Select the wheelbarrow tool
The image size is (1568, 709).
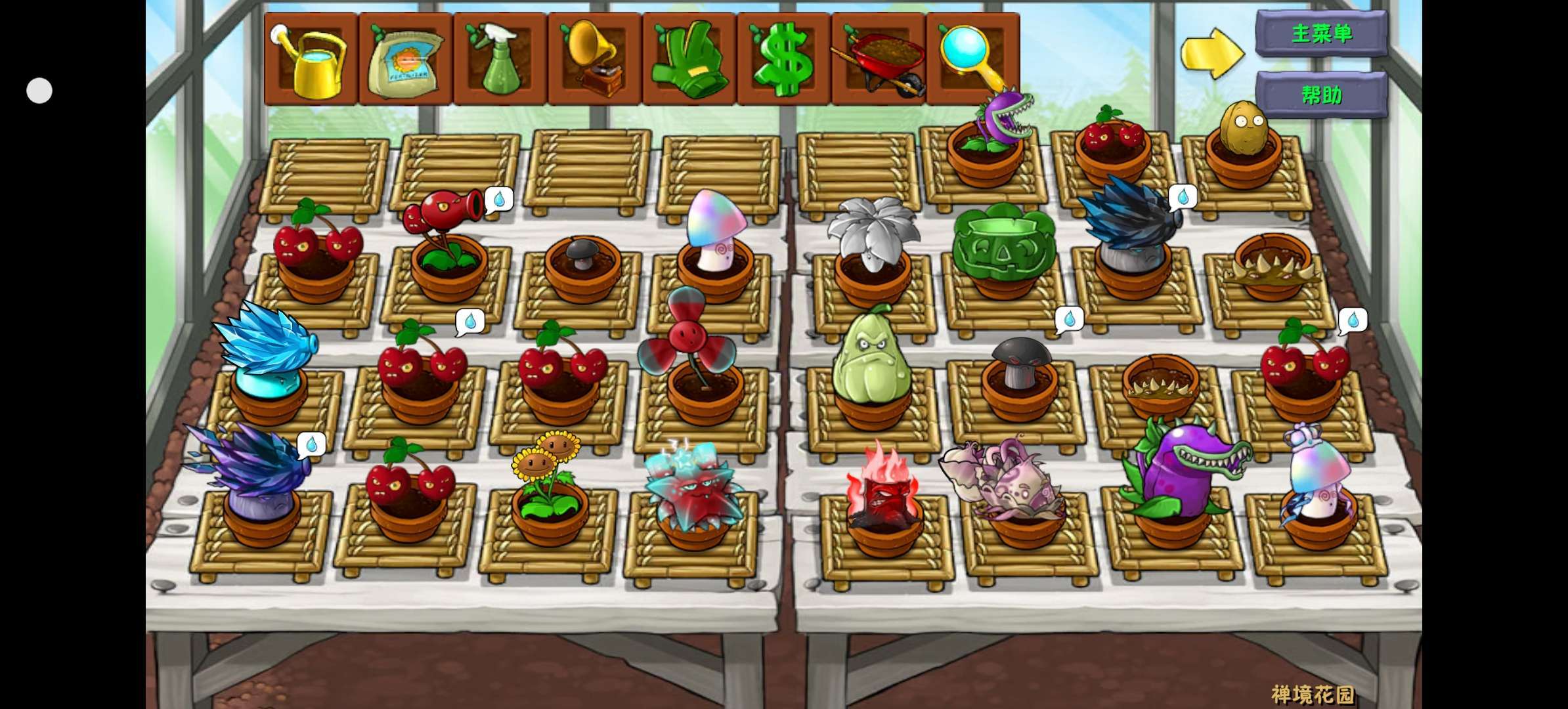tap(879, 59)
